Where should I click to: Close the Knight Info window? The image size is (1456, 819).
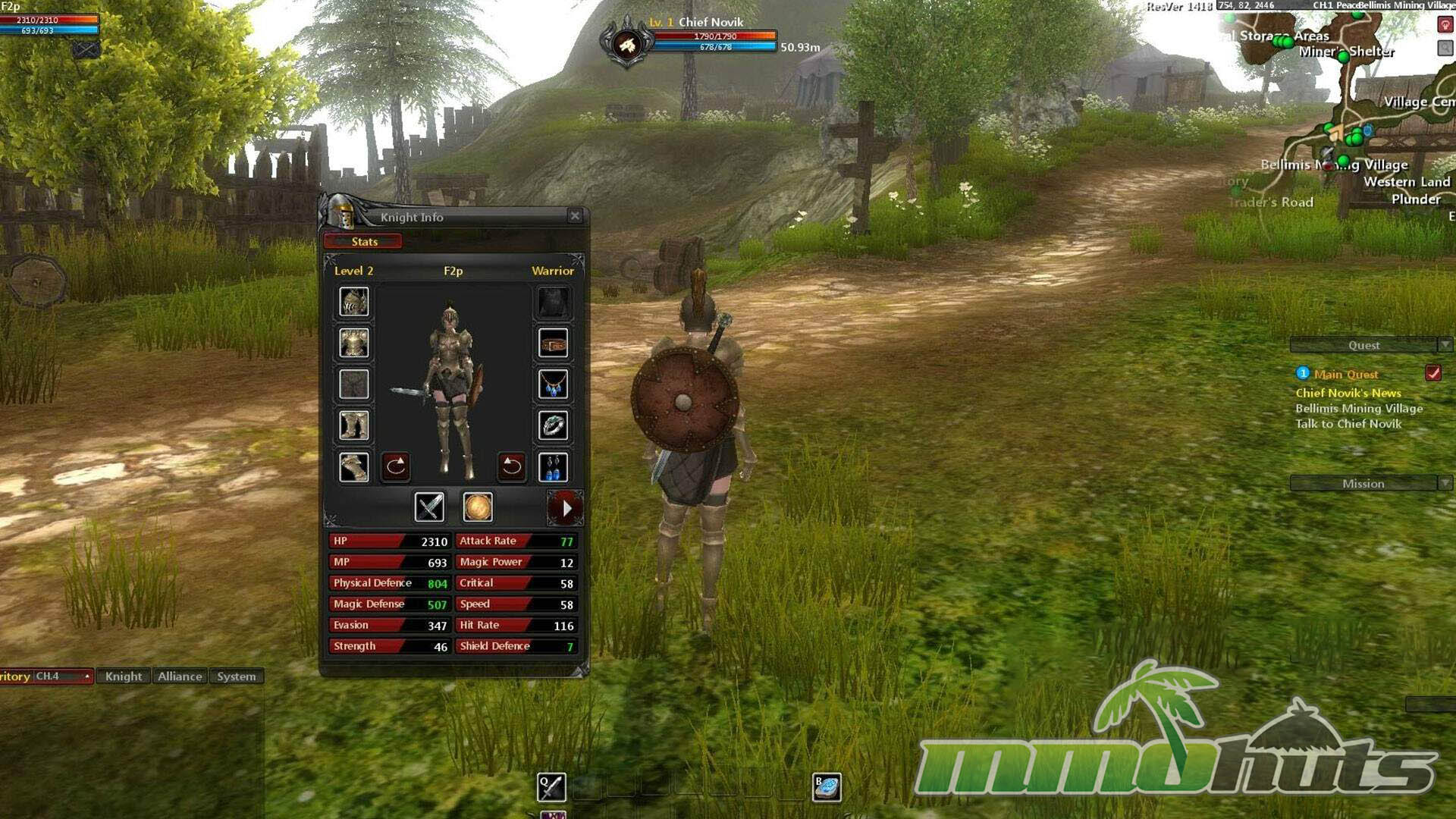point(575,216)
